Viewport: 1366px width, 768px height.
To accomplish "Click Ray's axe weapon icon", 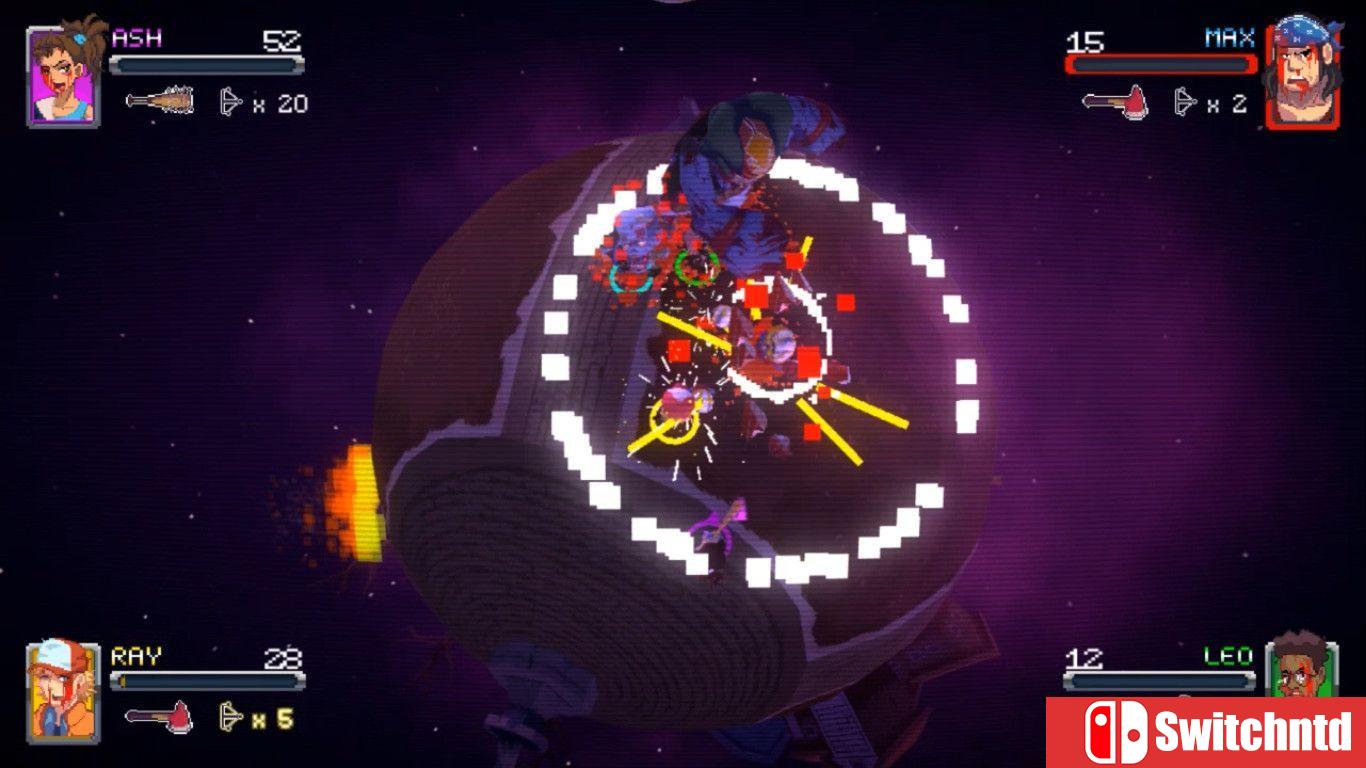I will tap(157, 717).
